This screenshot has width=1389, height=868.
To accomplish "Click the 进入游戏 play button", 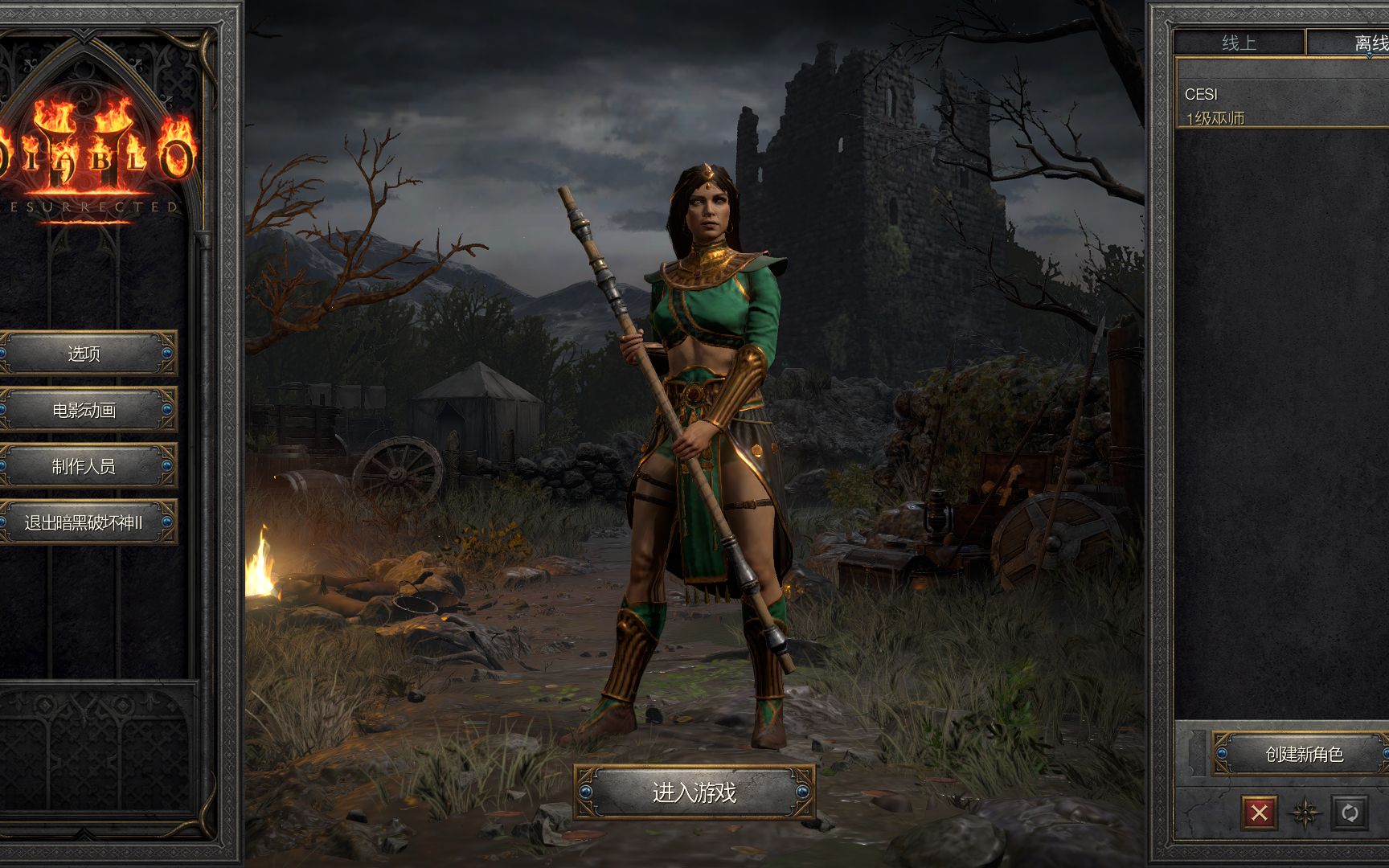I will (694, 792).
